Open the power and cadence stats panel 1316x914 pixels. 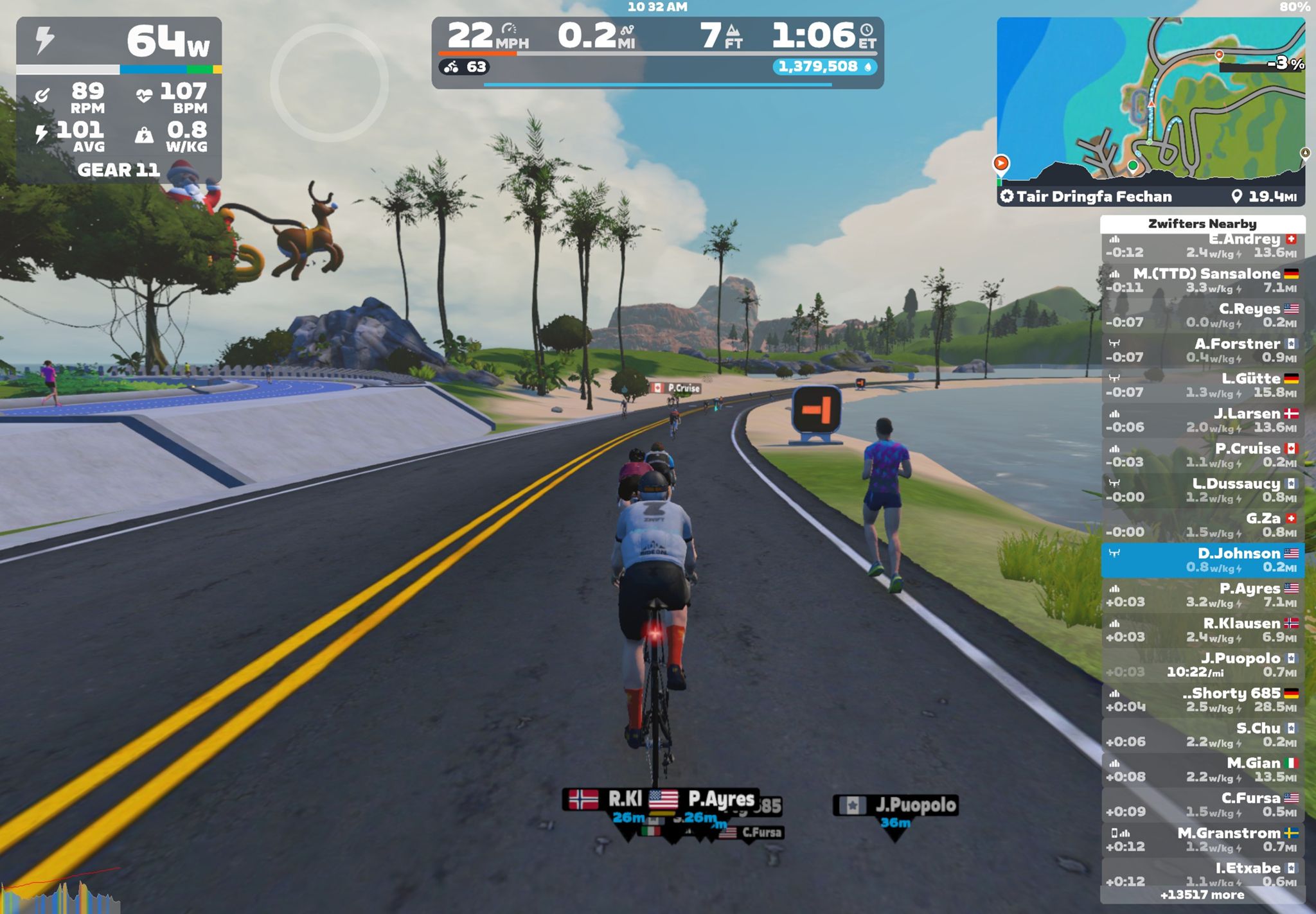tap(119, 100)
